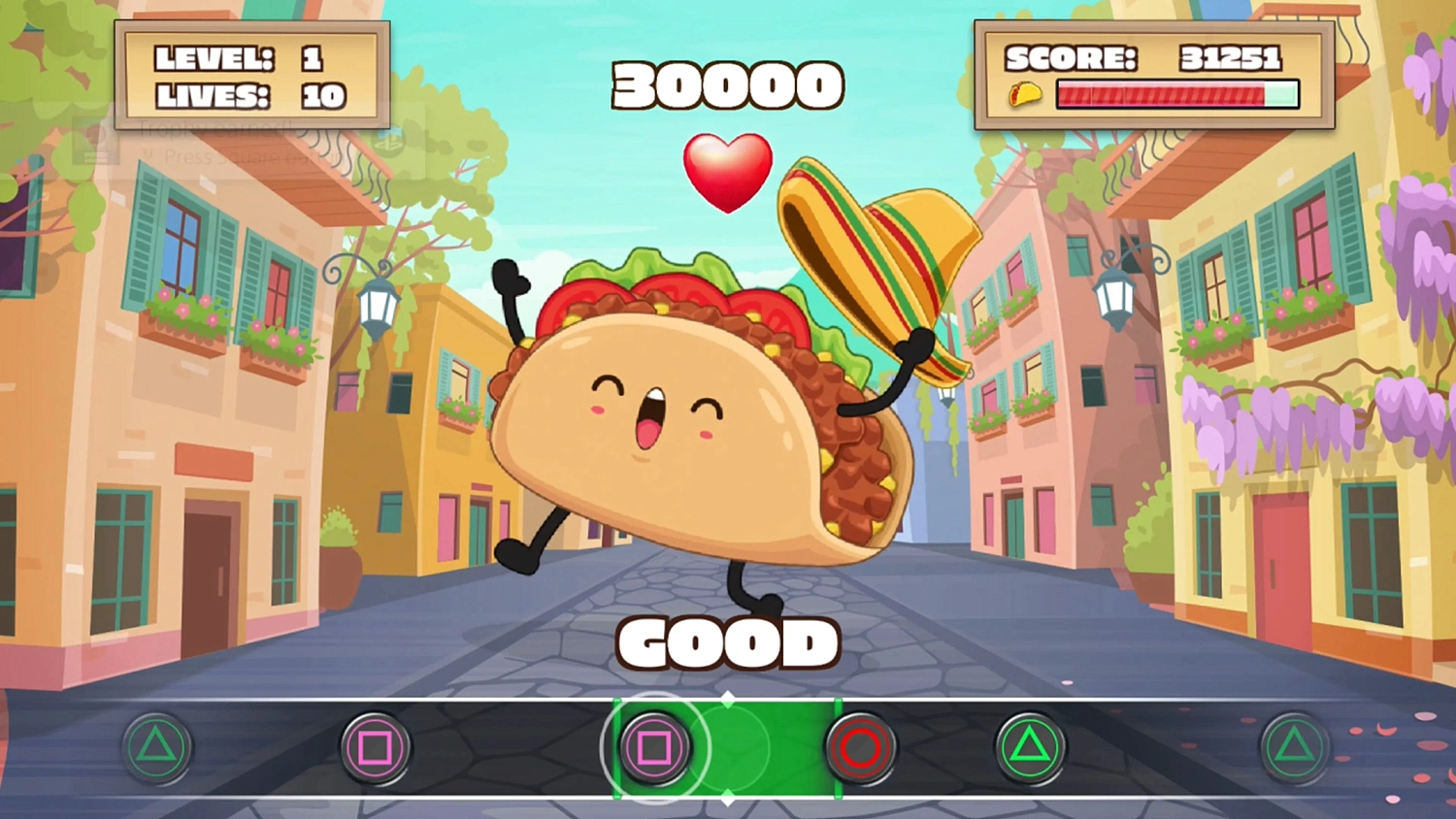Click the green hit-zone marker diamond on the timeline
Viewport: 1456px width, 819px height.
(728, 697)
